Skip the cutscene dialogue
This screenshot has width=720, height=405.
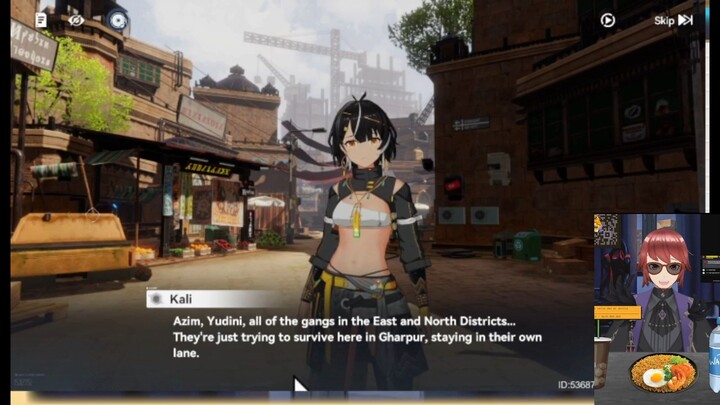click(673, 20)
